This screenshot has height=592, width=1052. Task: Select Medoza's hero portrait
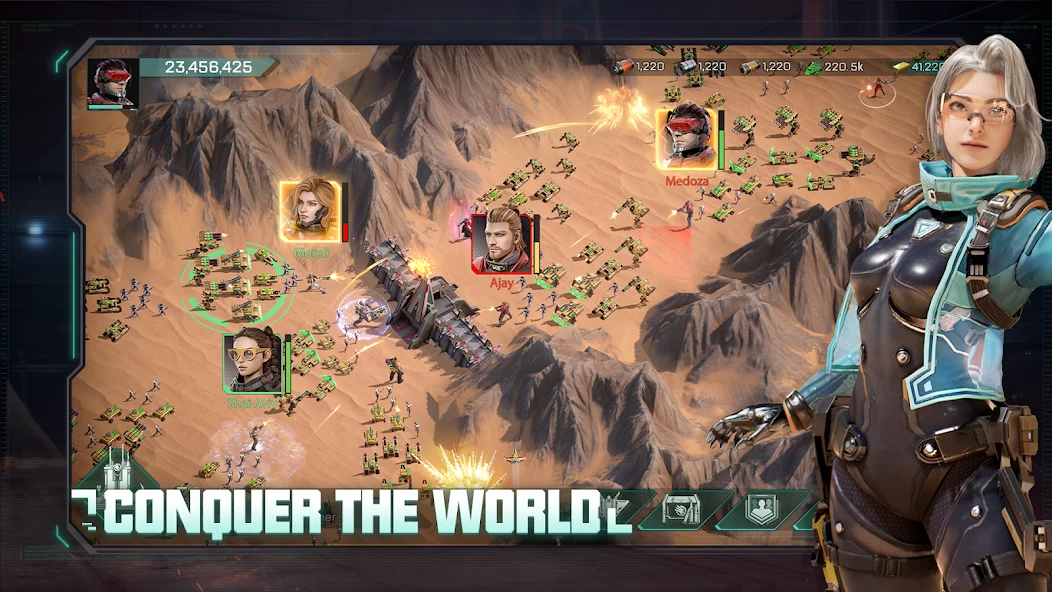[687, 139]
